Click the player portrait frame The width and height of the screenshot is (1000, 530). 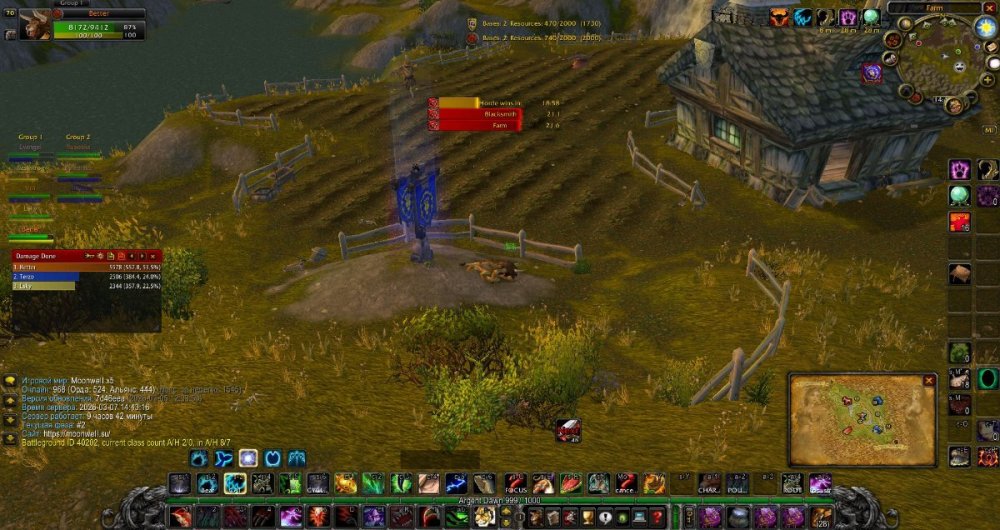click(36, 23)
